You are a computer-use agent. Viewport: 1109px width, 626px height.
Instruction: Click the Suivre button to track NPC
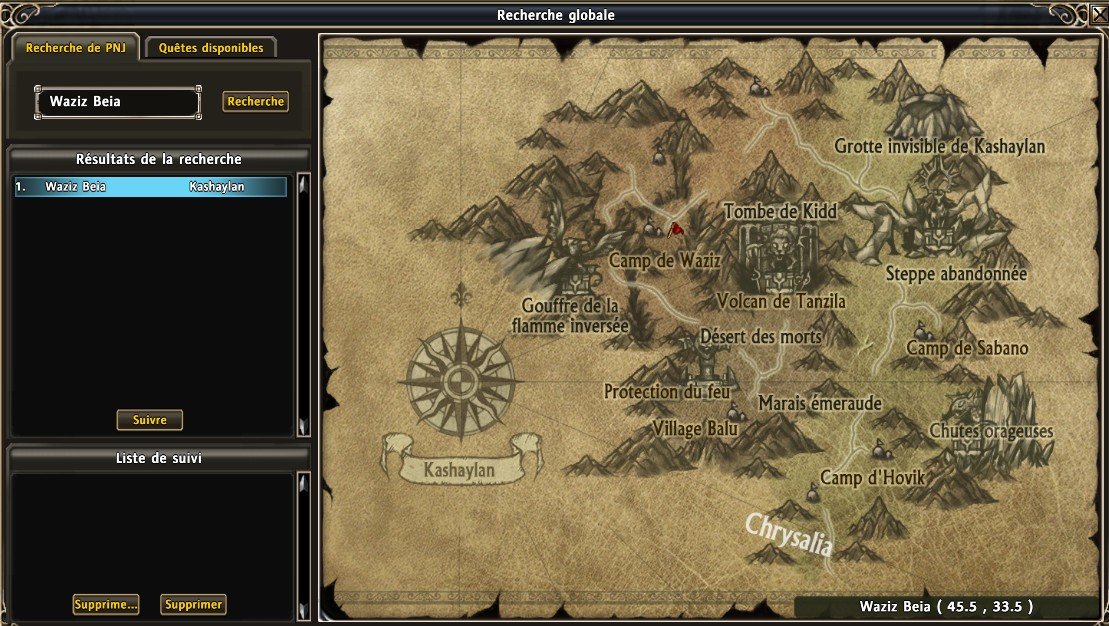pos(150,420)
